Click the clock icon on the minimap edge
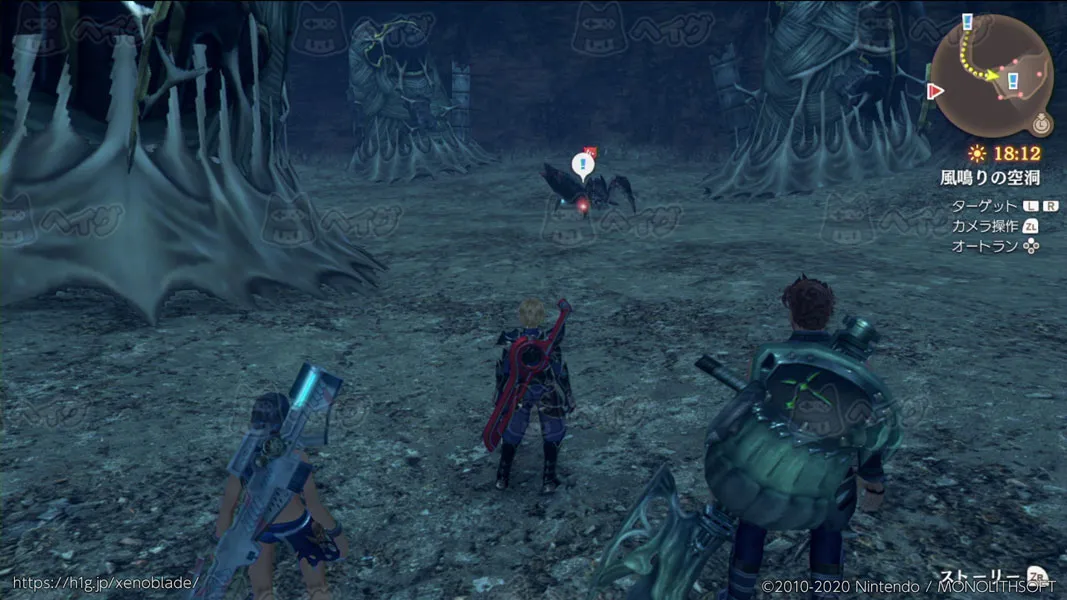Screen dimensions: 1067x600 [1042, 125]
